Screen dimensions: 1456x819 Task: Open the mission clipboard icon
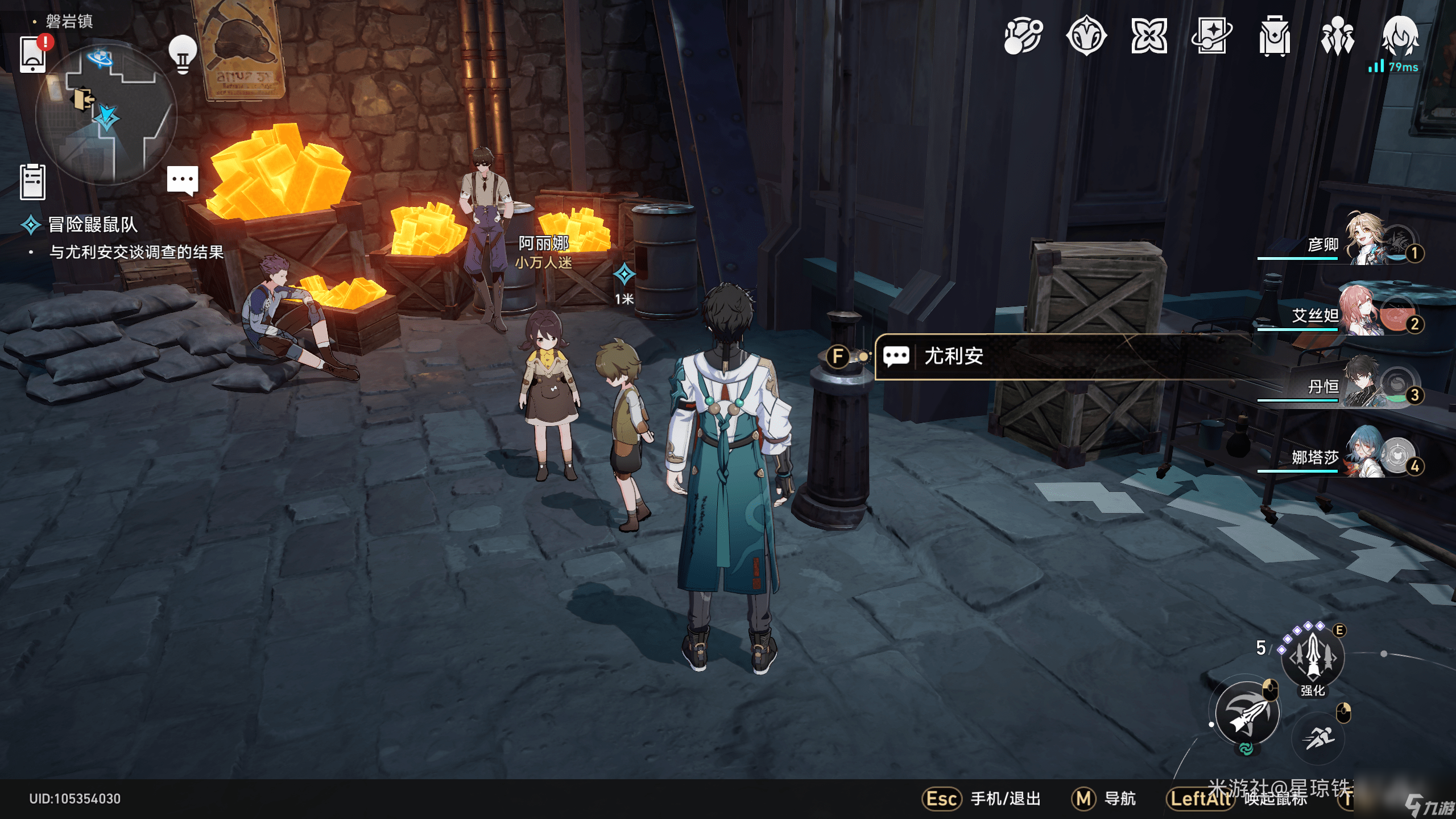tap(32, 182)
